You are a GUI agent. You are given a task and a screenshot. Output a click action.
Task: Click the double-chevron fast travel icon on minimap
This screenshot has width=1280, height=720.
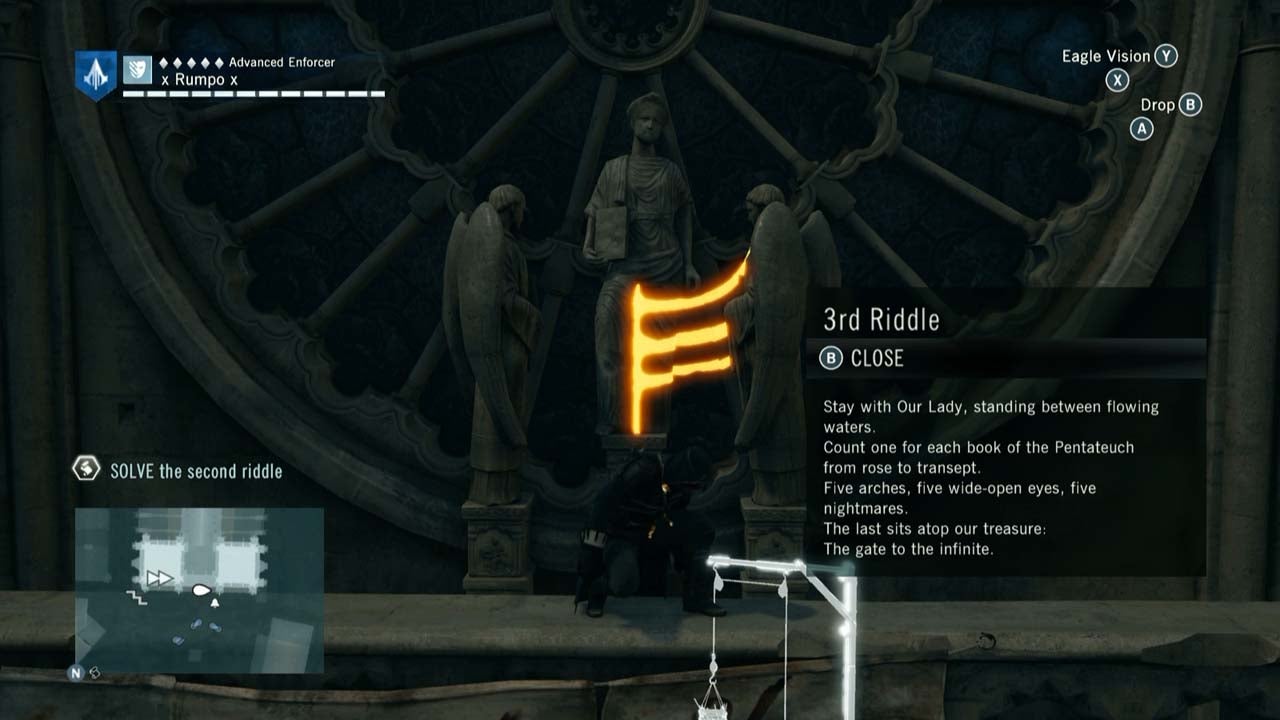tap(159, 576)
